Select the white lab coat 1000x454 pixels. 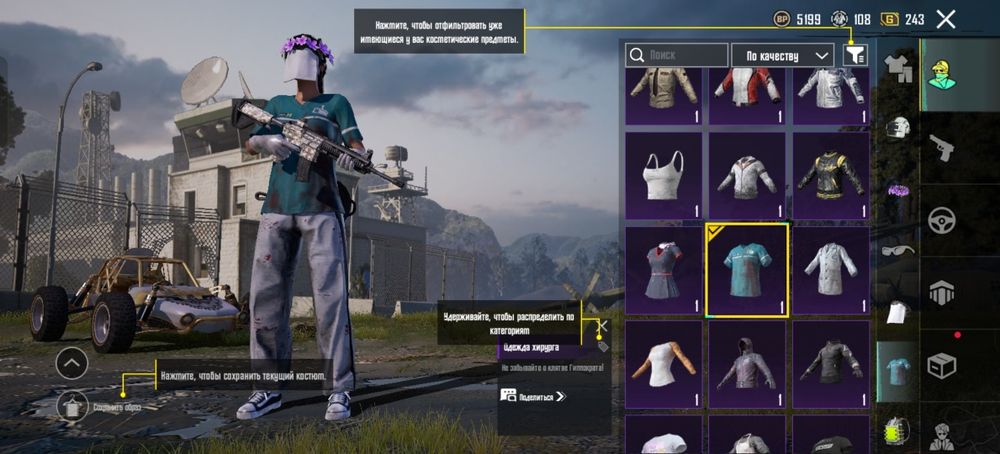[x=830, y=270]
